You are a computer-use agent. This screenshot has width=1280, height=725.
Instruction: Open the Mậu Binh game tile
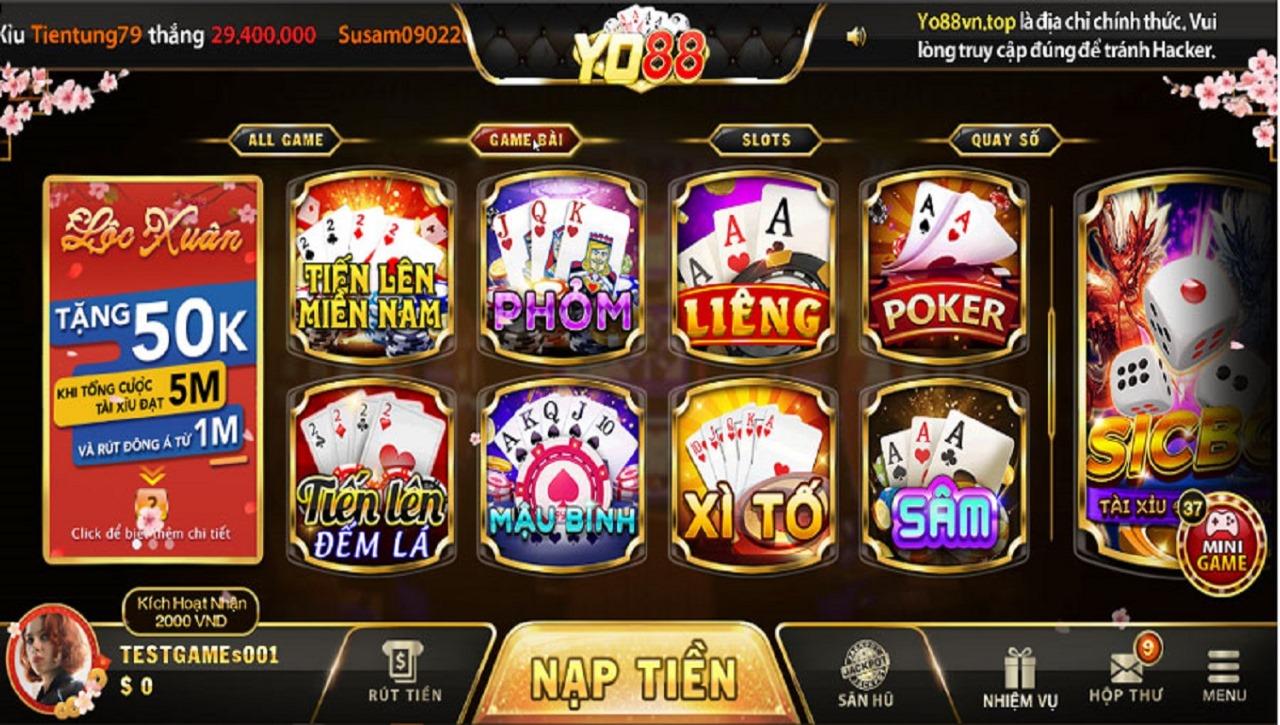point(562,475)
